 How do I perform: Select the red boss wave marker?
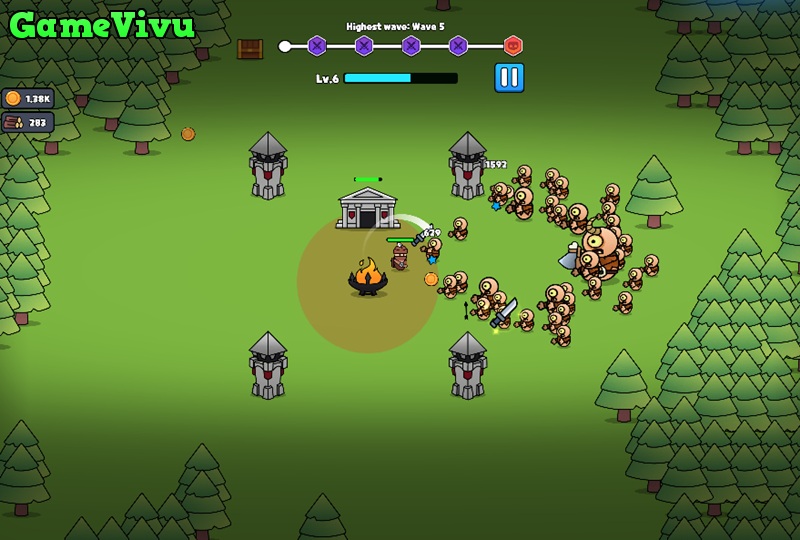point(513,46)
